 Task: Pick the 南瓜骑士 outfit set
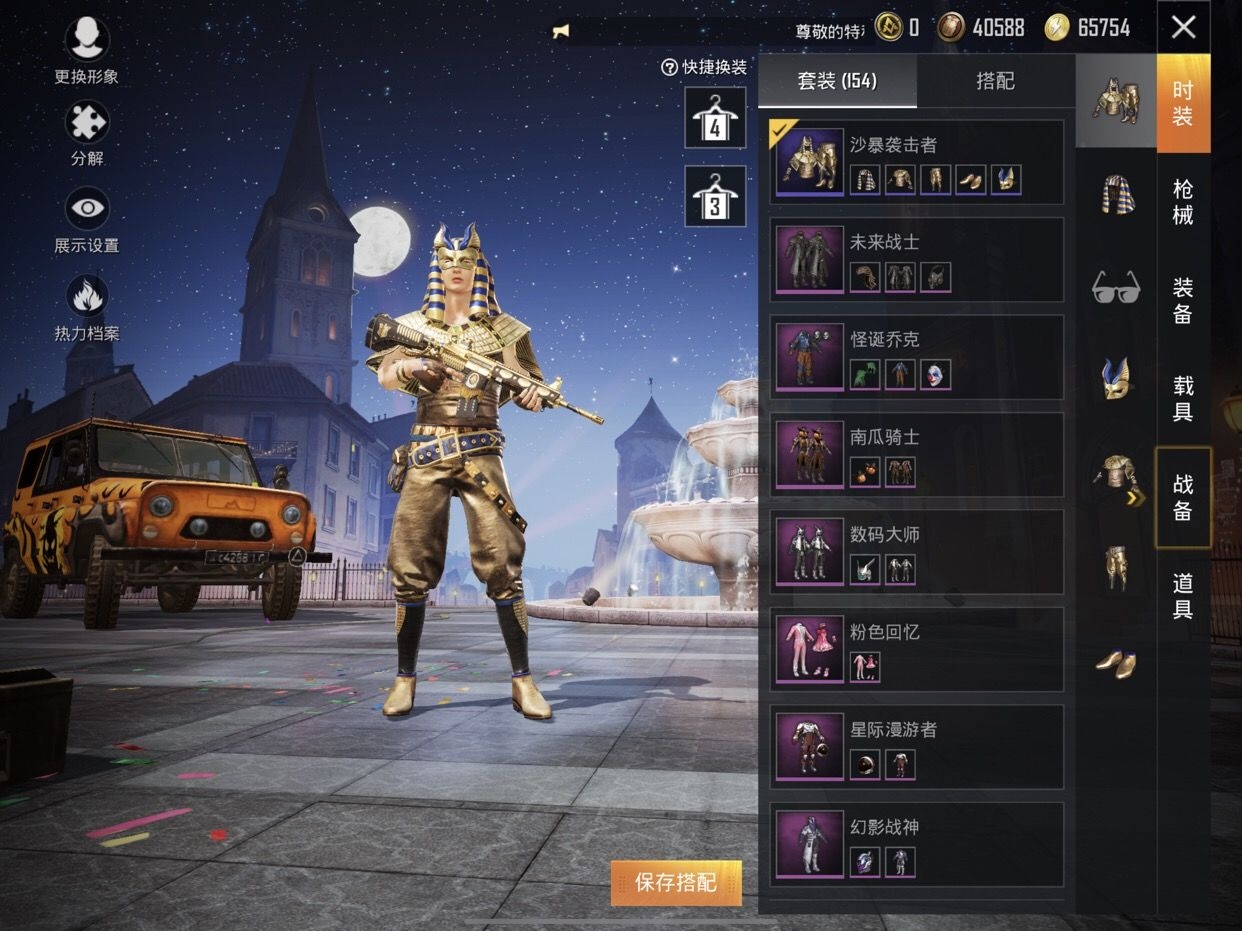coord(916,455)
